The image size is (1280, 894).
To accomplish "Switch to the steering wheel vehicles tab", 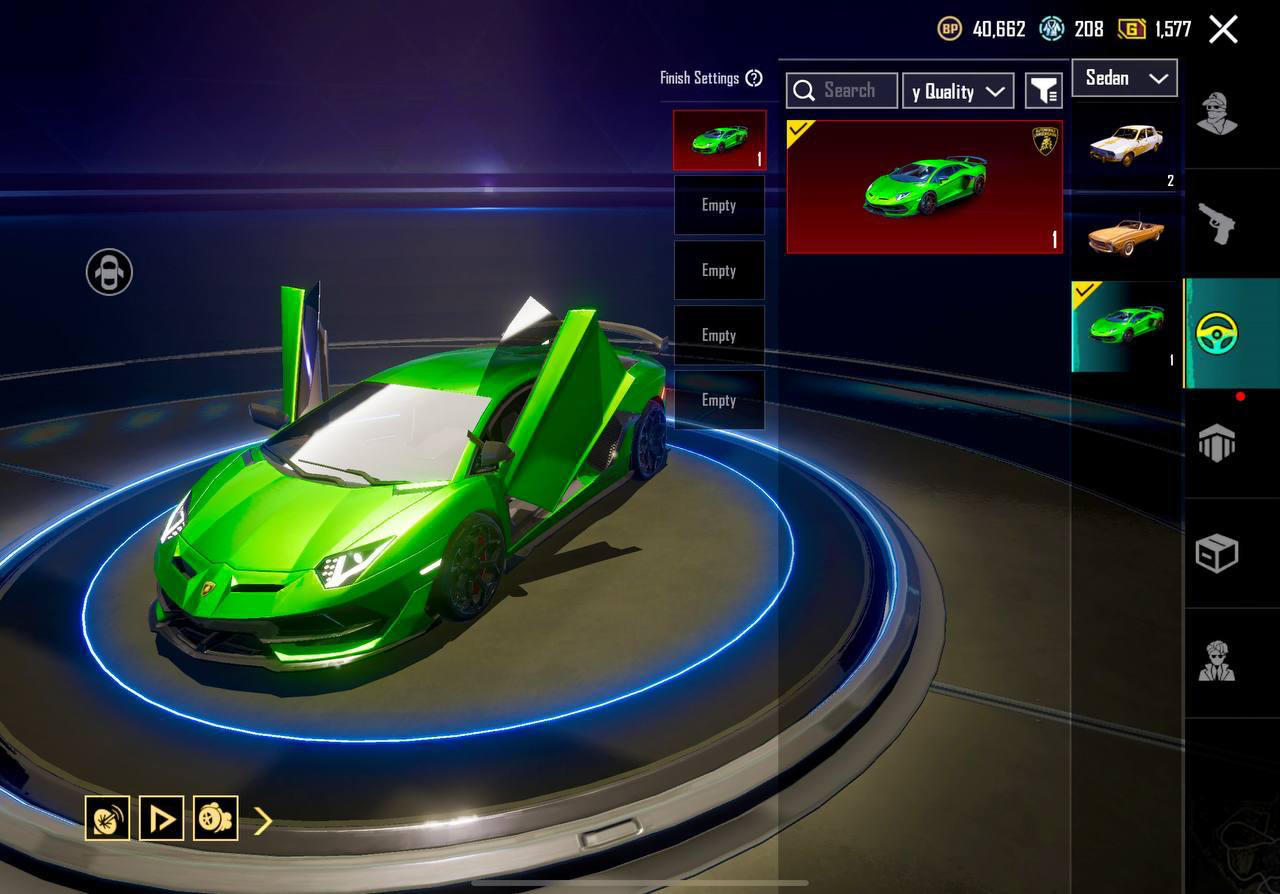I will point(1217,333).
